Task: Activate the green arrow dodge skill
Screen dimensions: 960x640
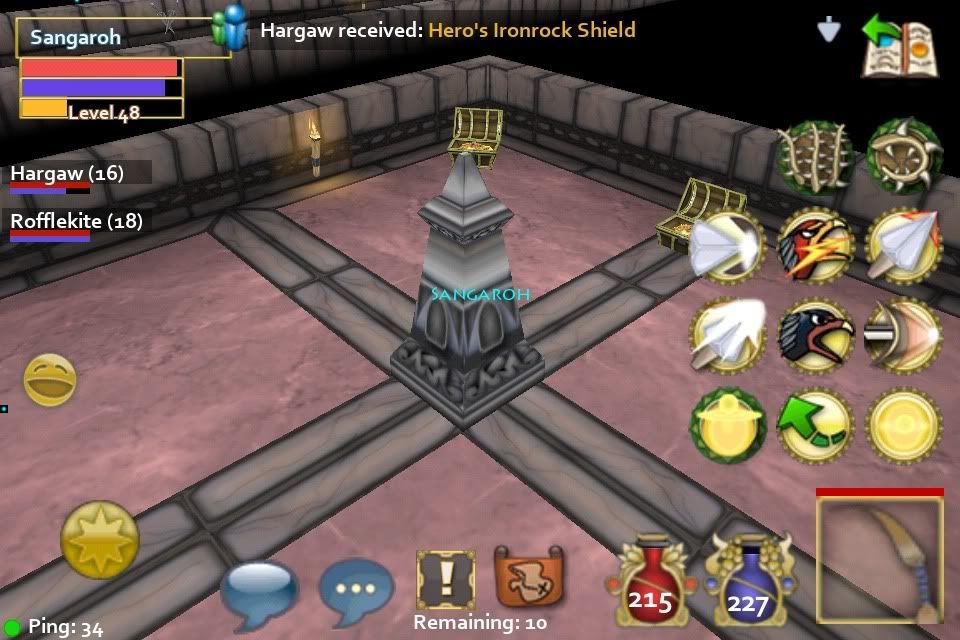Action: 816,425
